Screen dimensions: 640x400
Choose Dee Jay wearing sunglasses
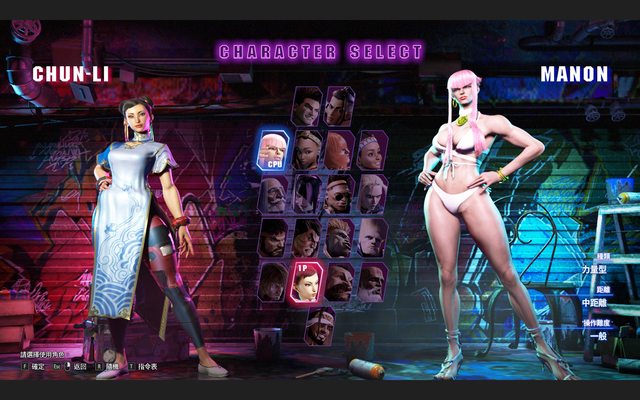point(340,193)
